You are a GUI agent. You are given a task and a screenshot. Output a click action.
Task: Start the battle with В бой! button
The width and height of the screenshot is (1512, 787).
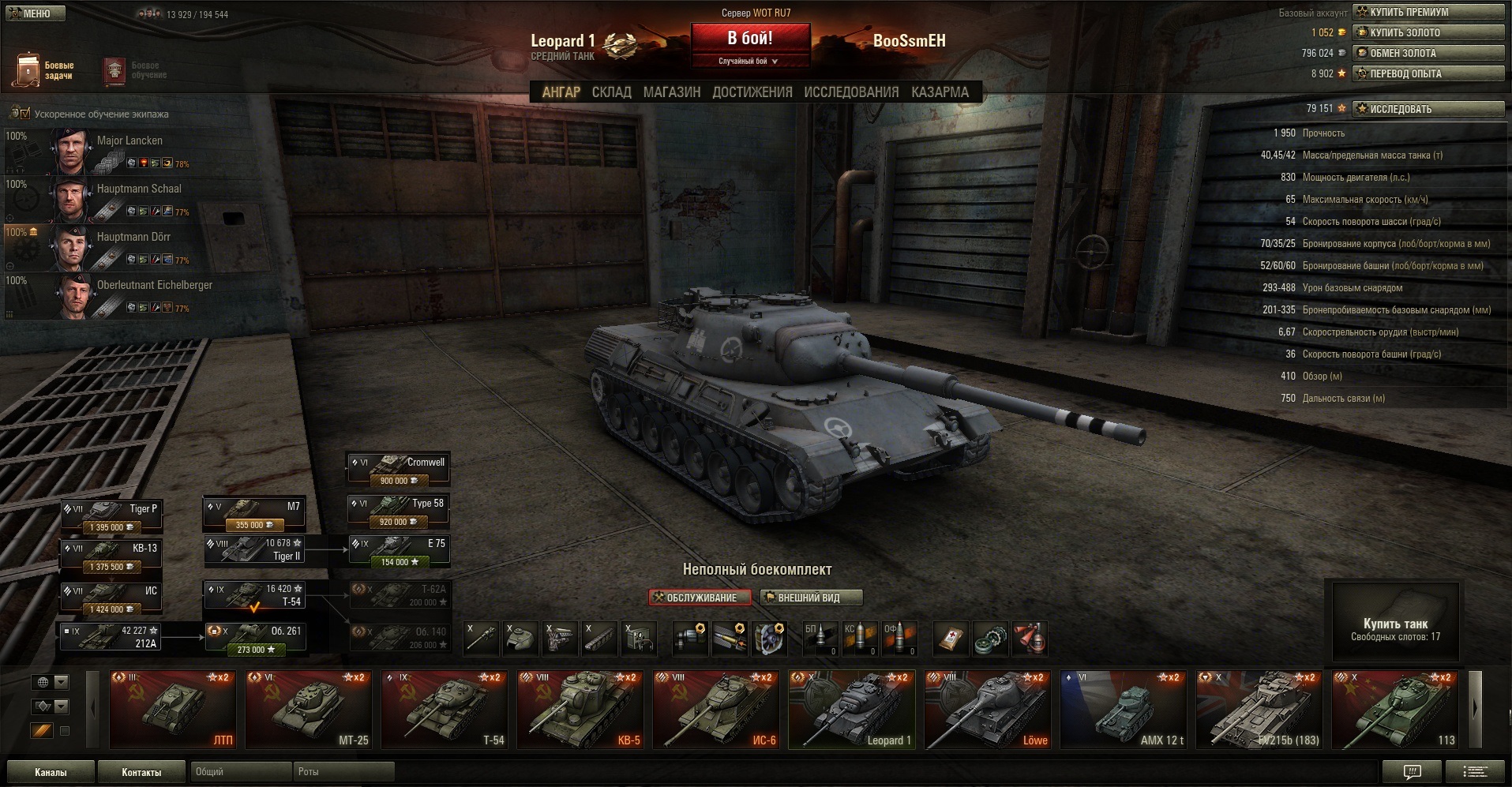pos(750,39)
